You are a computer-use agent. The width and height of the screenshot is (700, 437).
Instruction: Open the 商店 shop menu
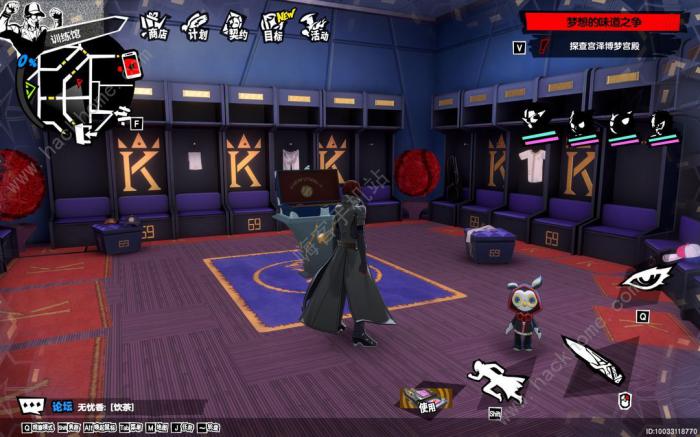pos(153,26)
